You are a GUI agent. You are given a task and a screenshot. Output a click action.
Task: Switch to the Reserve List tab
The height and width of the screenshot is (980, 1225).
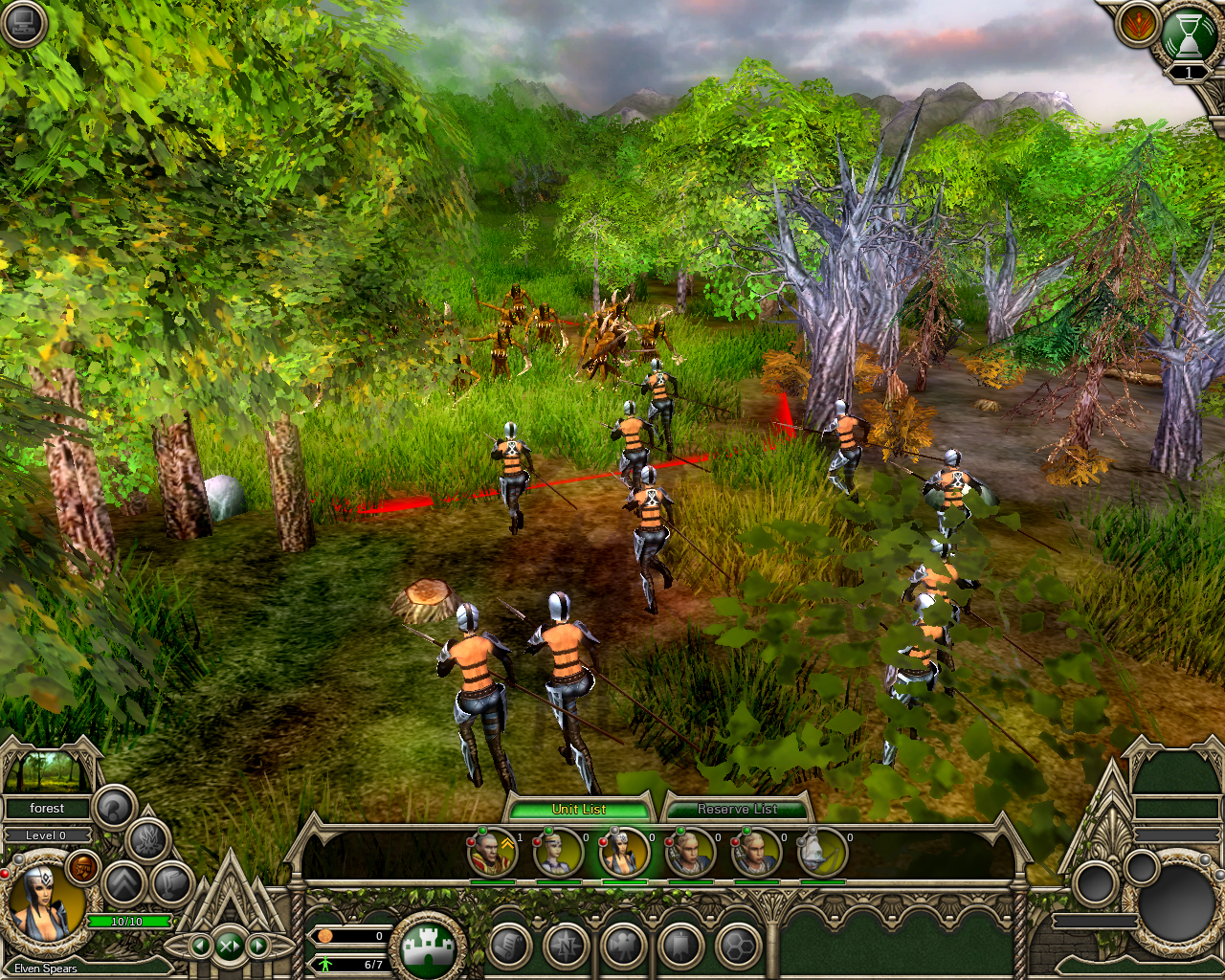(x=736, y=810)
